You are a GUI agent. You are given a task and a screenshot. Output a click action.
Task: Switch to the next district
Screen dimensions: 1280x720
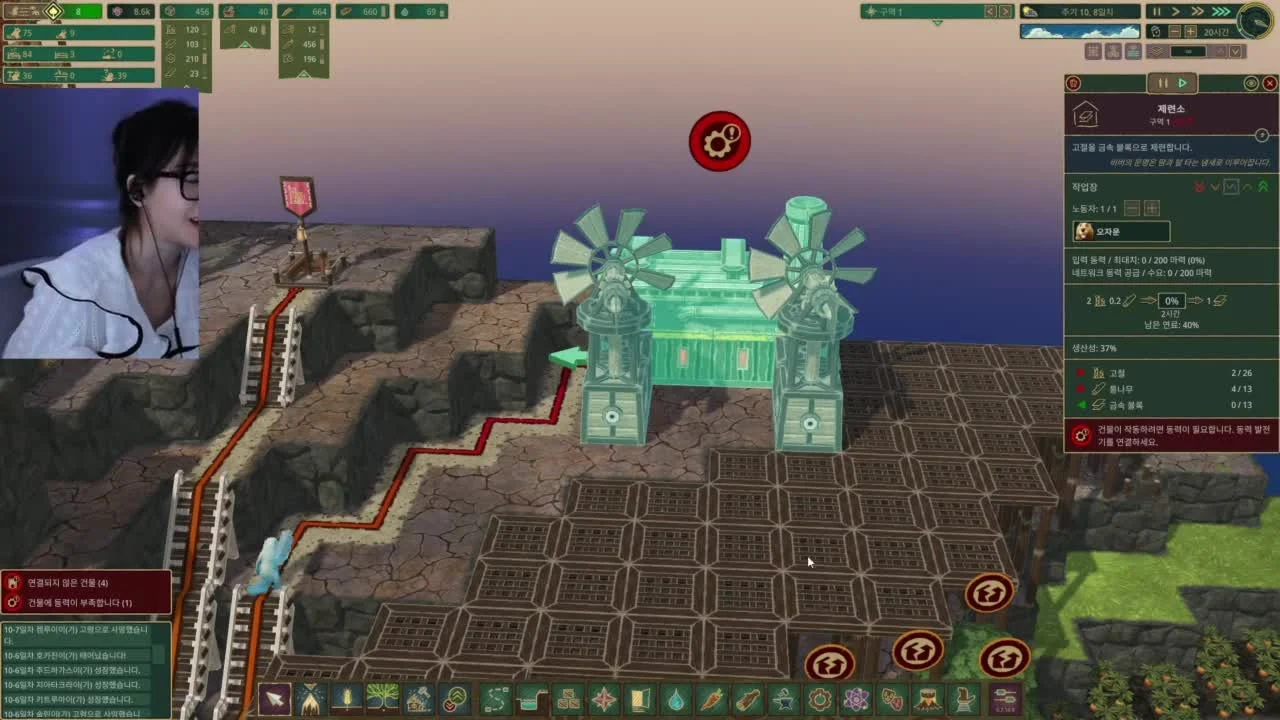tap(1006, 11)
